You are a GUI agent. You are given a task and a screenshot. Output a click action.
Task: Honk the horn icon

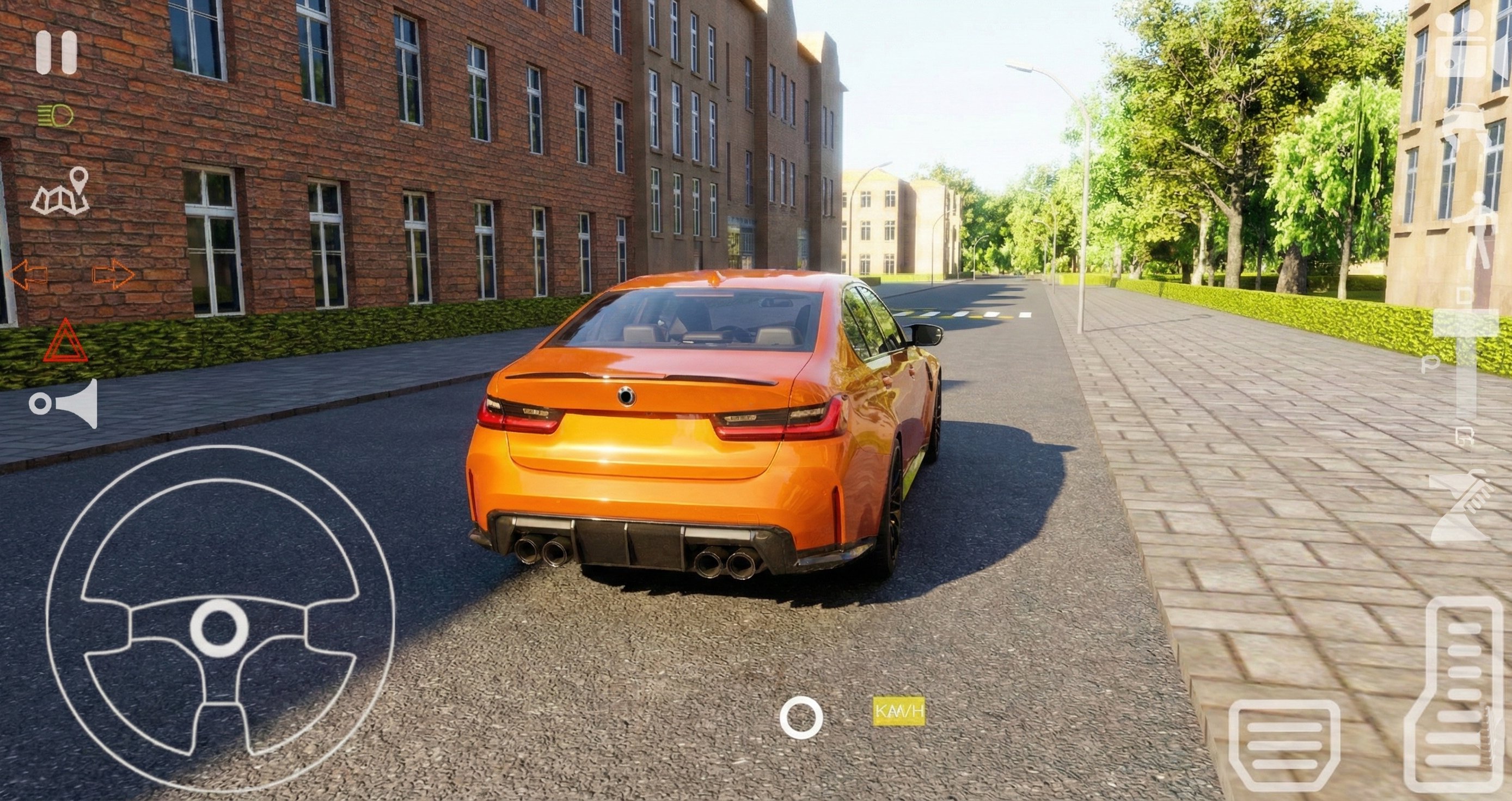64,404
